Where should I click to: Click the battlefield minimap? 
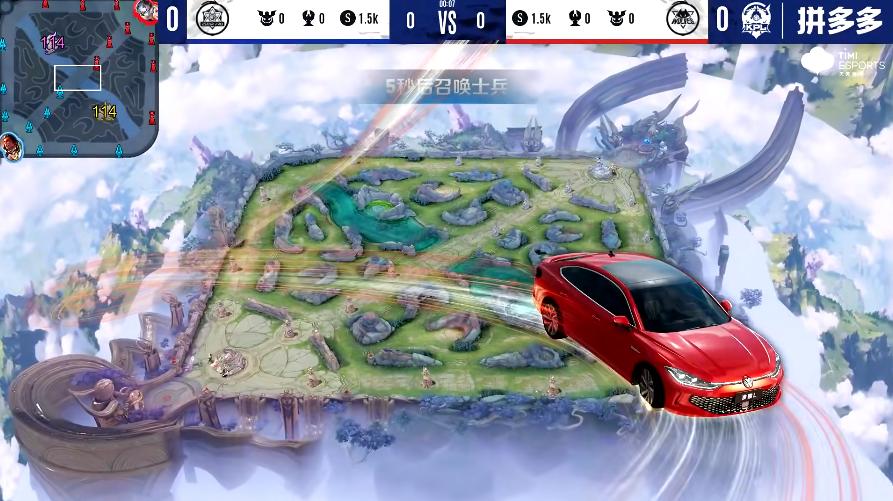coord(78,78)
